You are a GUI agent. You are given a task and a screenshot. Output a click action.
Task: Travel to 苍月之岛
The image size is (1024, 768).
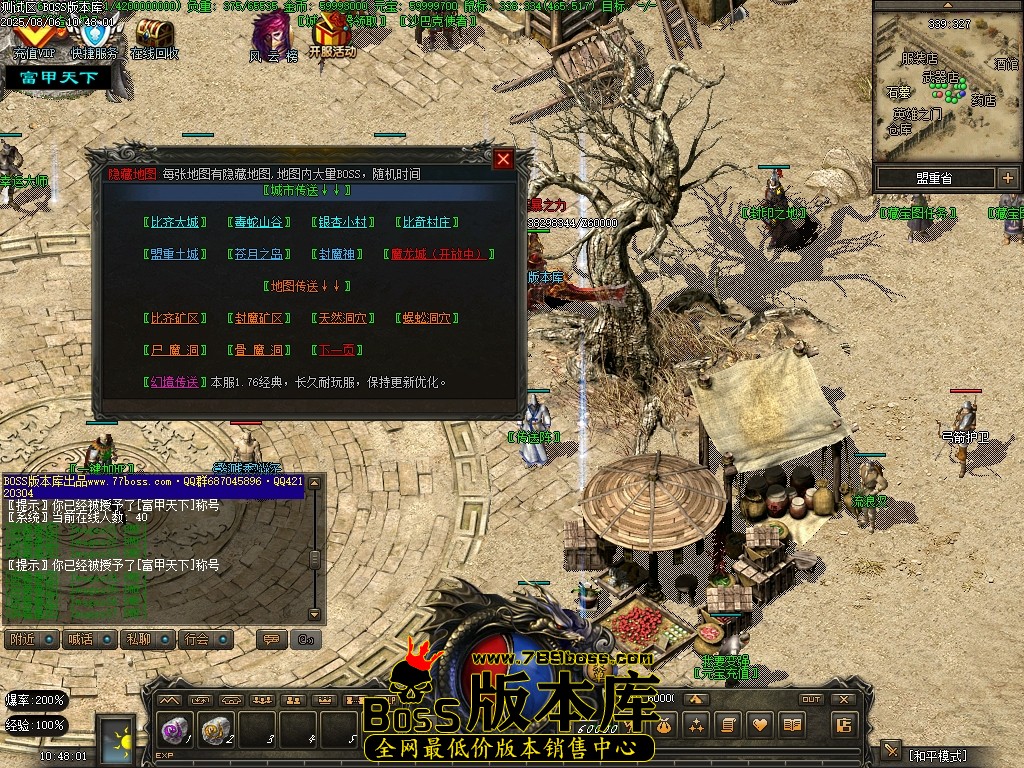(x=259, y=254)
